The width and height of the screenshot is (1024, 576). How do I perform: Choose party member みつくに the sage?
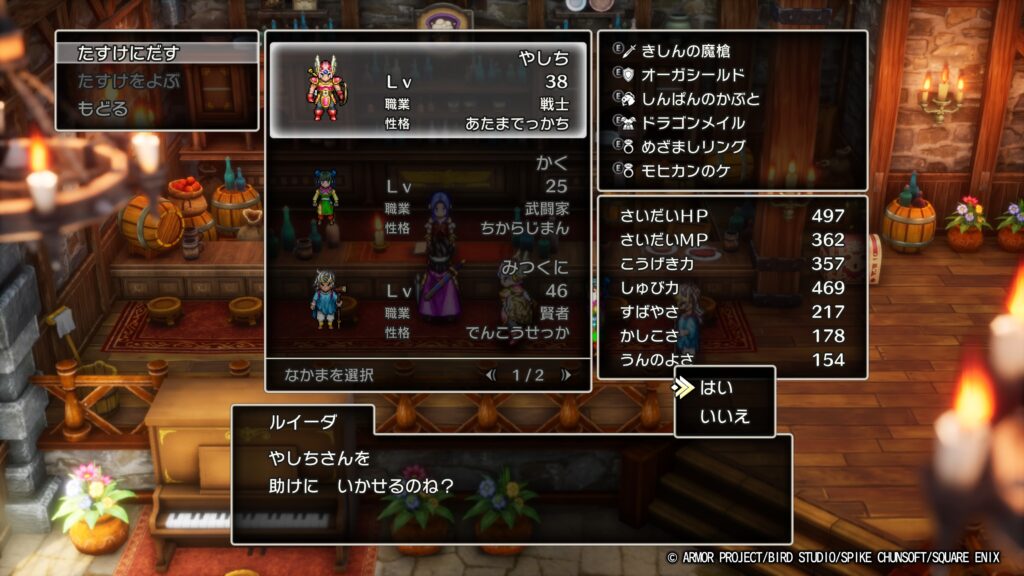[428, 300]
